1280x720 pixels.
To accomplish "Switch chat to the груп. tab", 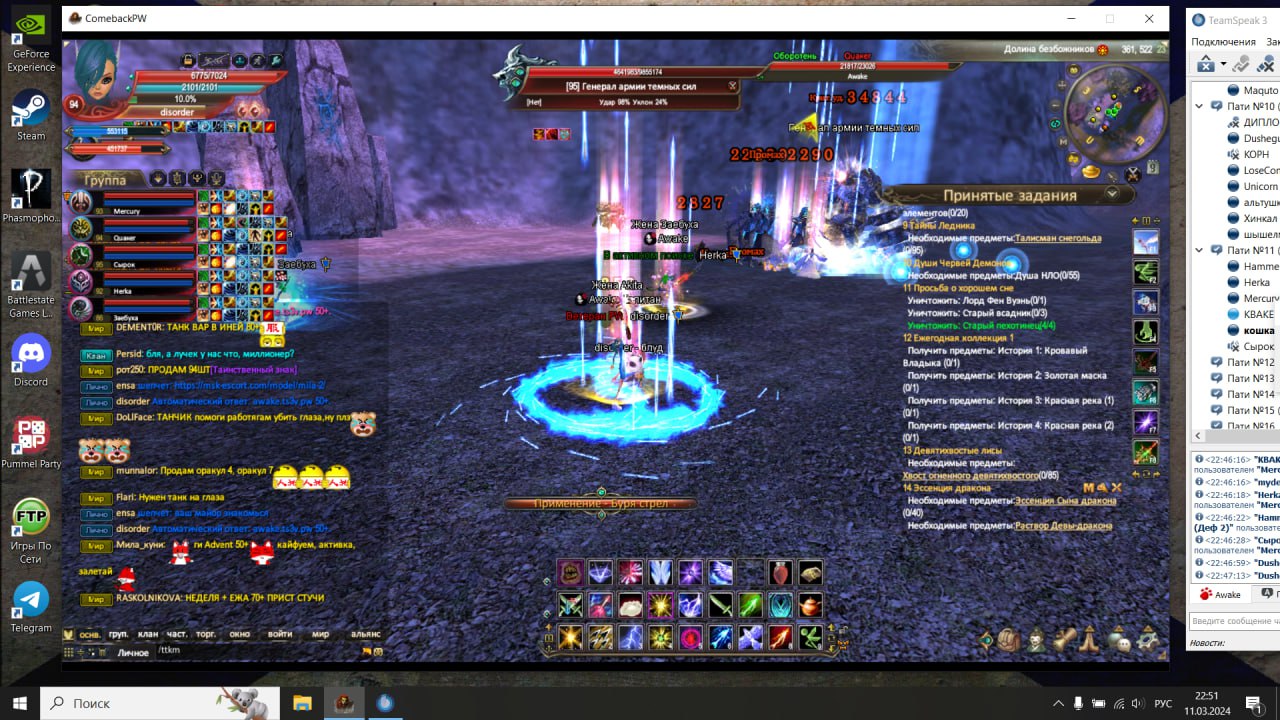I will point(118,634).
